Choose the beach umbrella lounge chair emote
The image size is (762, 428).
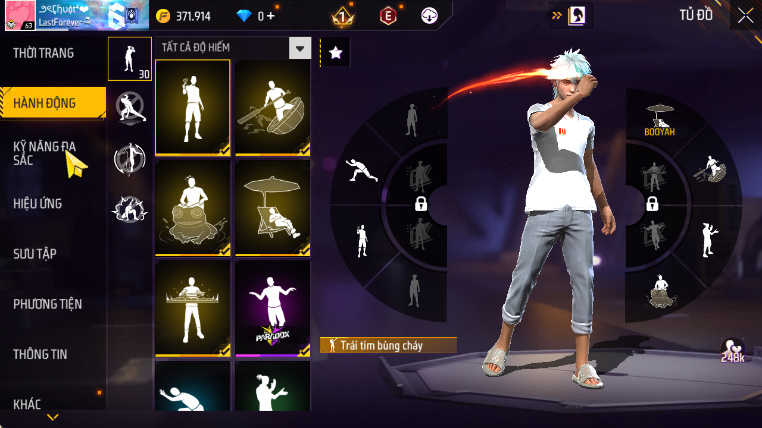click(272, 206)
